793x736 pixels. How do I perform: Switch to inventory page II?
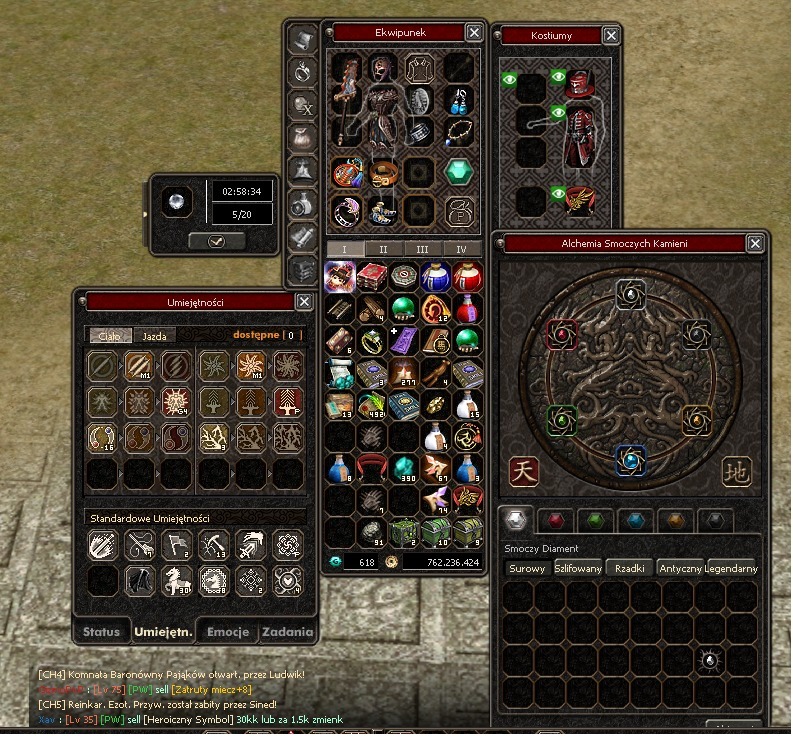383,249
